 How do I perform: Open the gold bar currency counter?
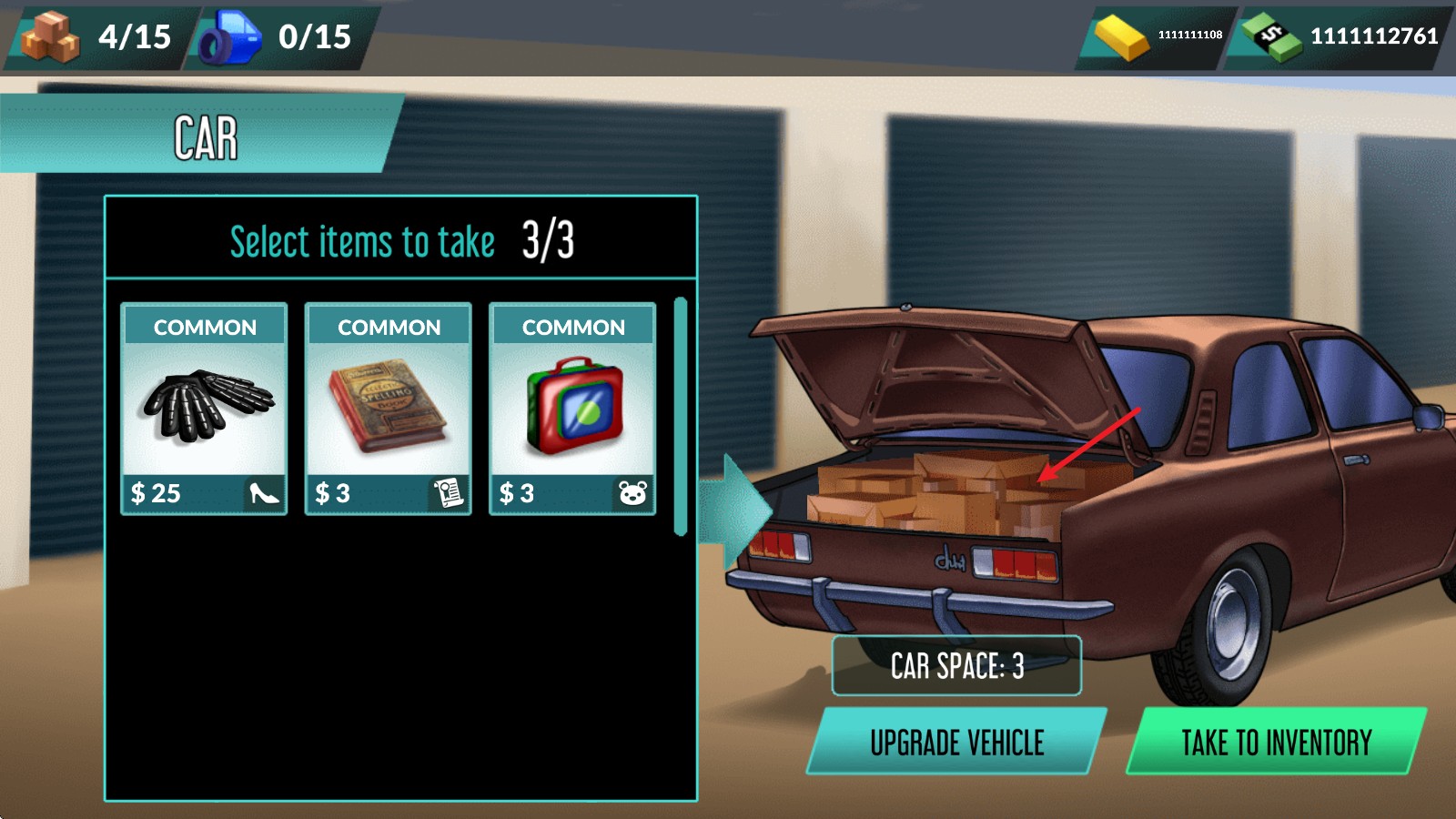[x=1157, y=36]
